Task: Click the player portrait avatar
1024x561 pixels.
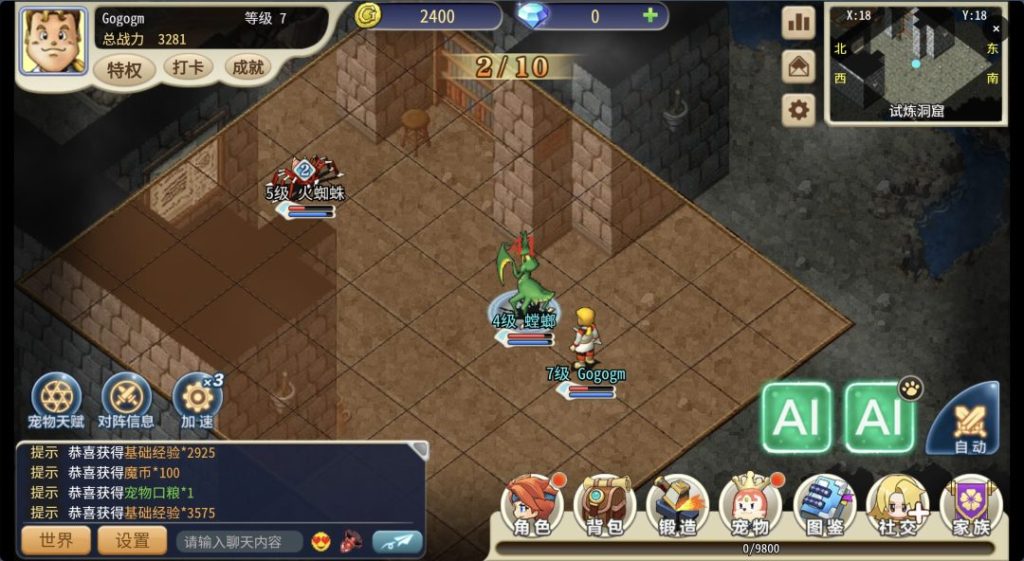Action: point(54,41)
